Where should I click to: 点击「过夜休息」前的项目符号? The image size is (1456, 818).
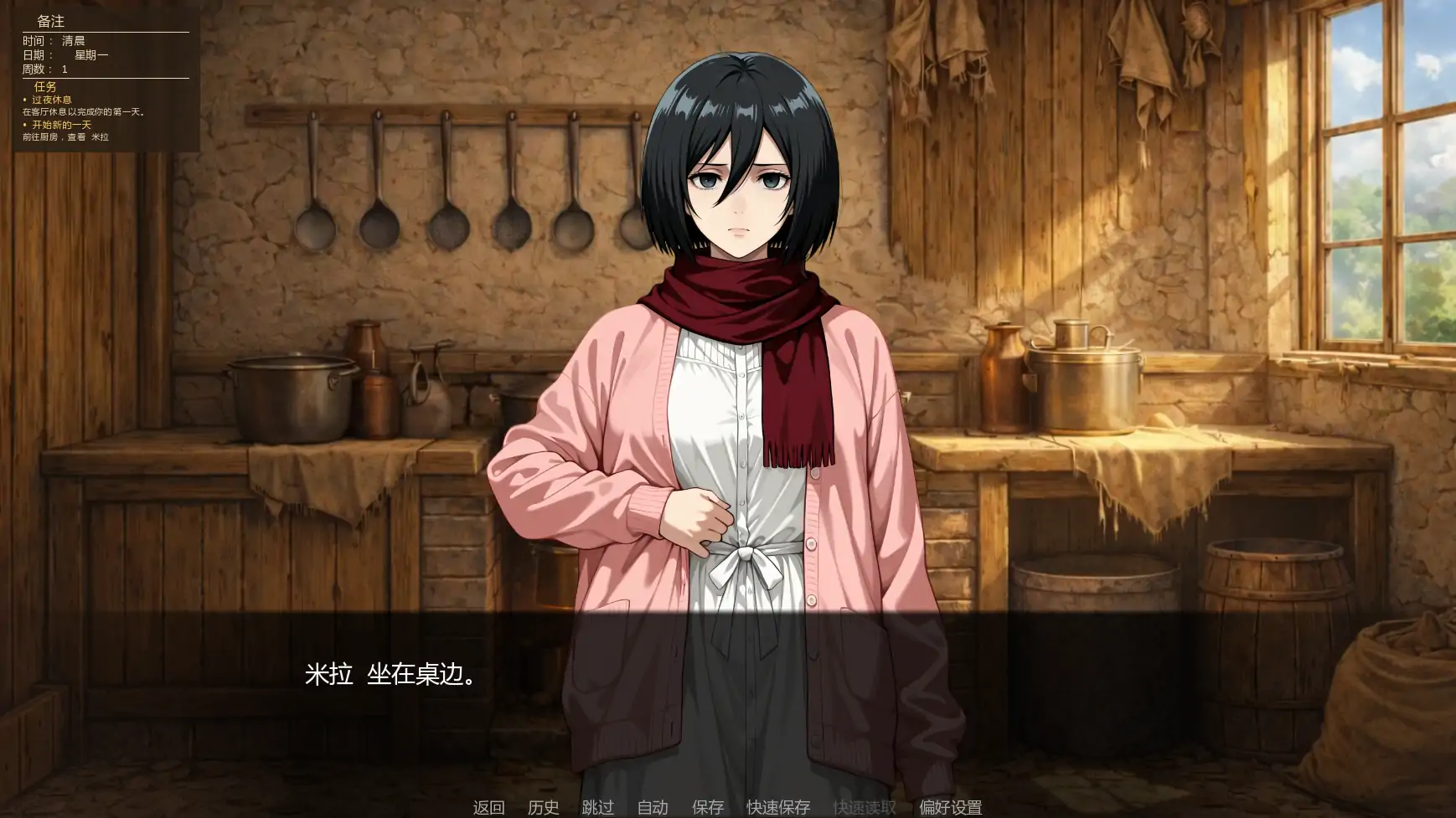[23, 97]
